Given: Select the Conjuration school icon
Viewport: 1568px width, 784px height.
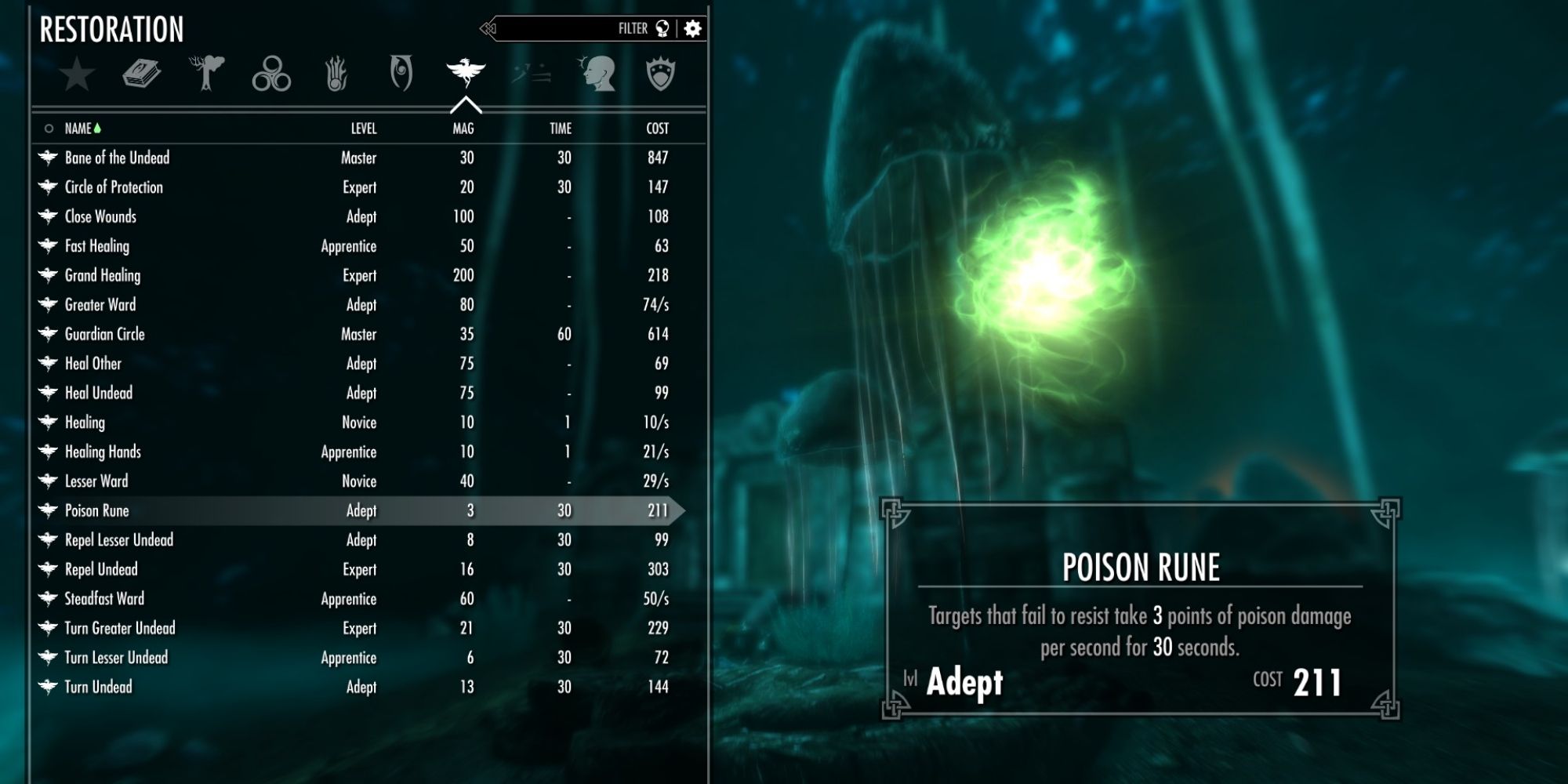Looking at the screenshot, I should coord(270,73).
